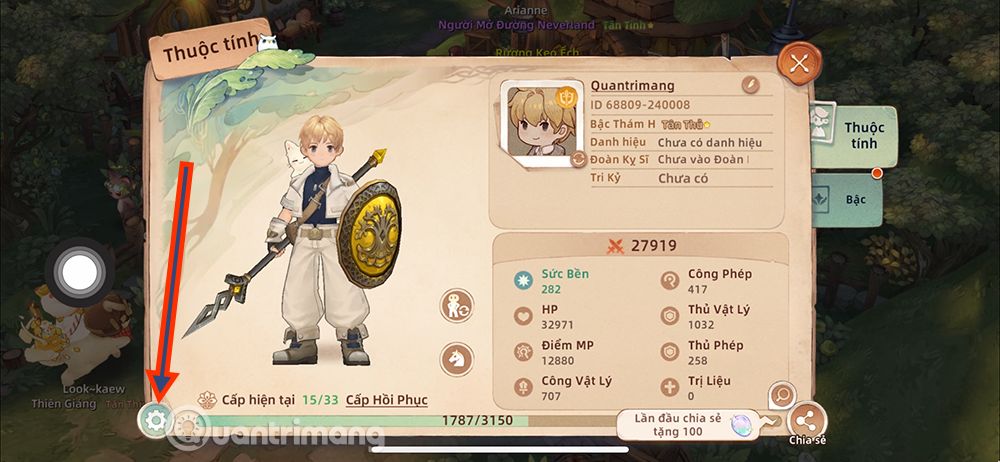Open settings with the gear icon
The width and height of the screenshot is (1000, 462).
(155, 421)
